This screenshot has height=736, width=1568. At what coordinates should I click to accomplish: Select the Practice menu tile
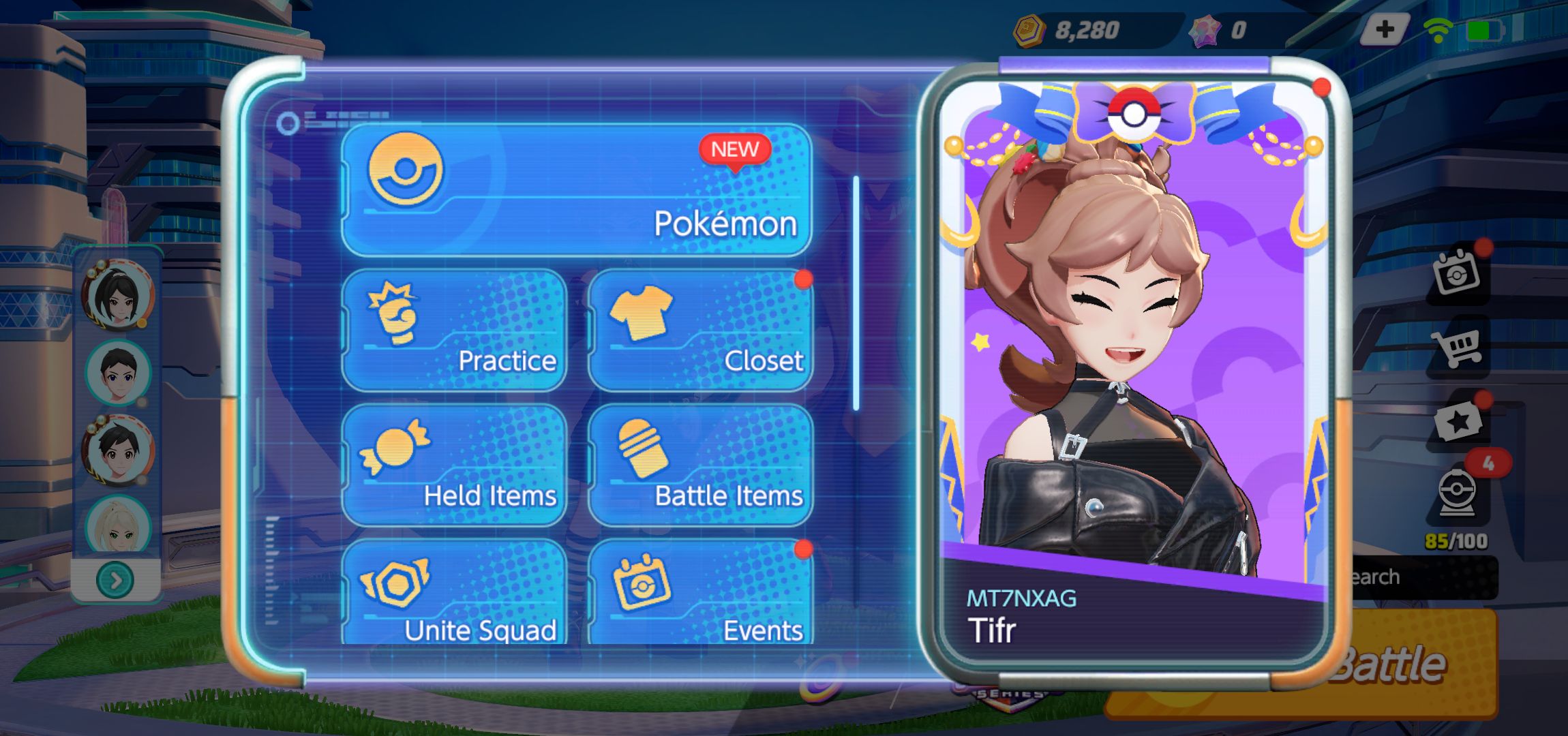[455, 331]
